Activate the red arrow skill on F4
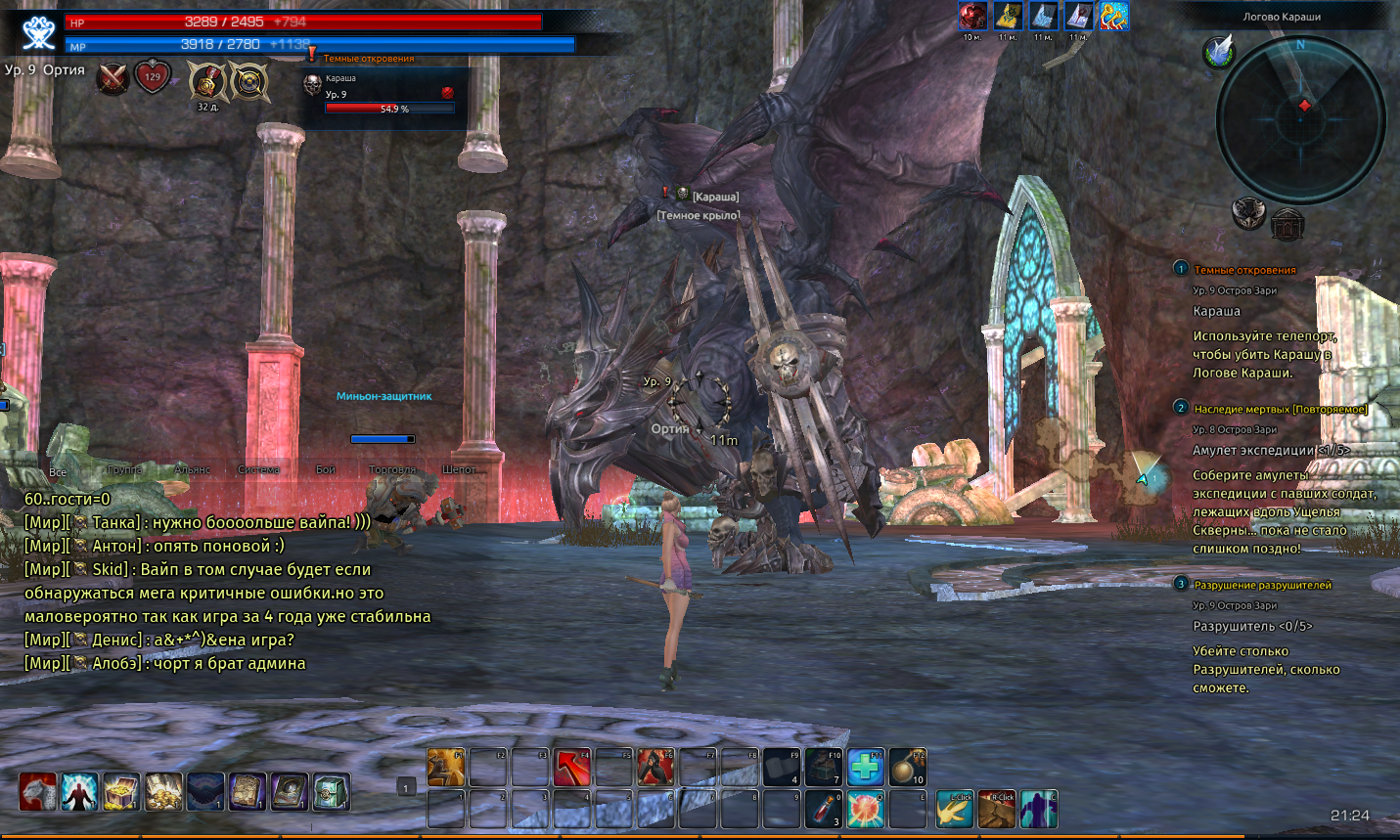 [572, 768]
